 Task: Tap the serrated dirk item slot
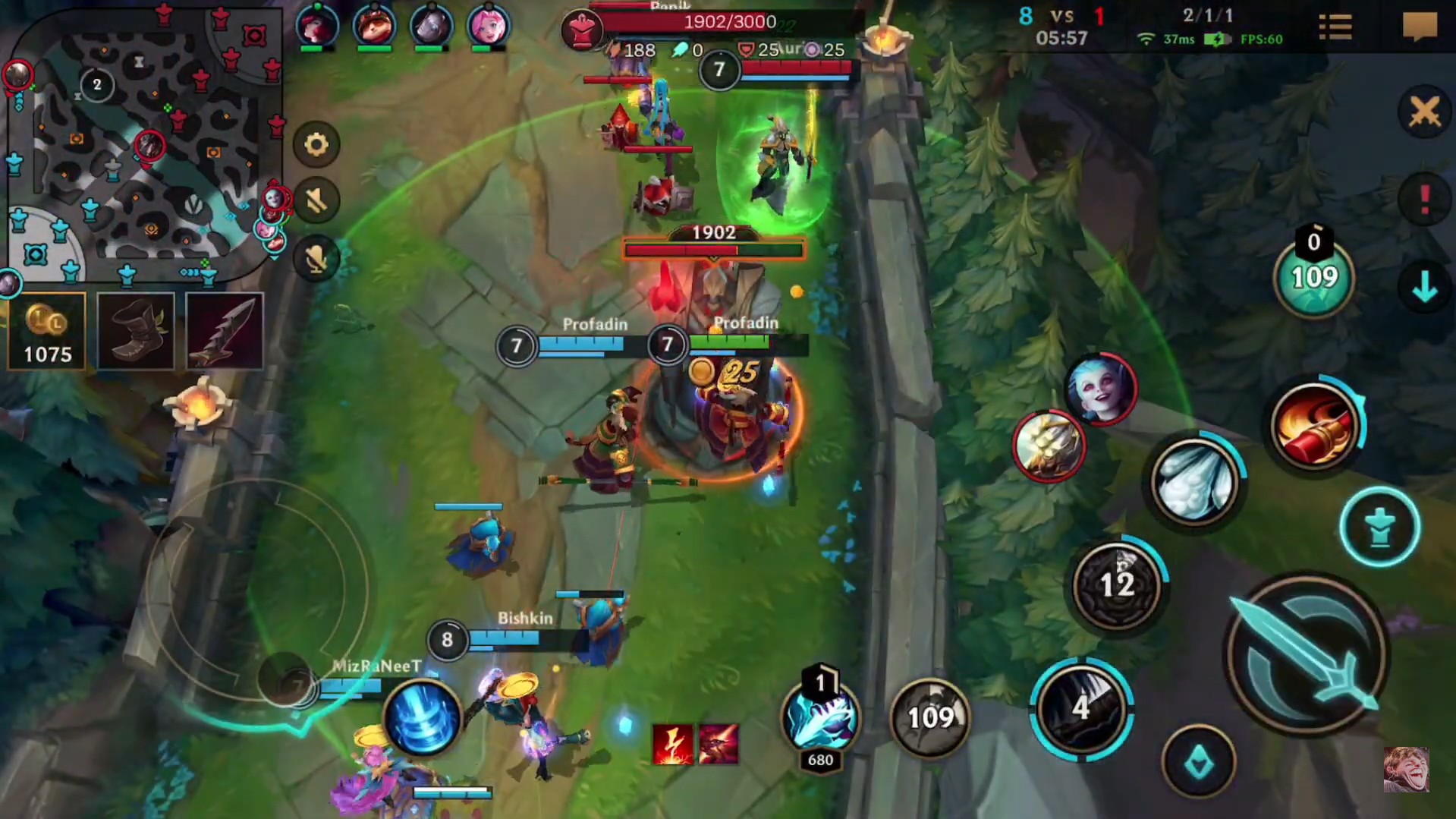click(224, 330)
